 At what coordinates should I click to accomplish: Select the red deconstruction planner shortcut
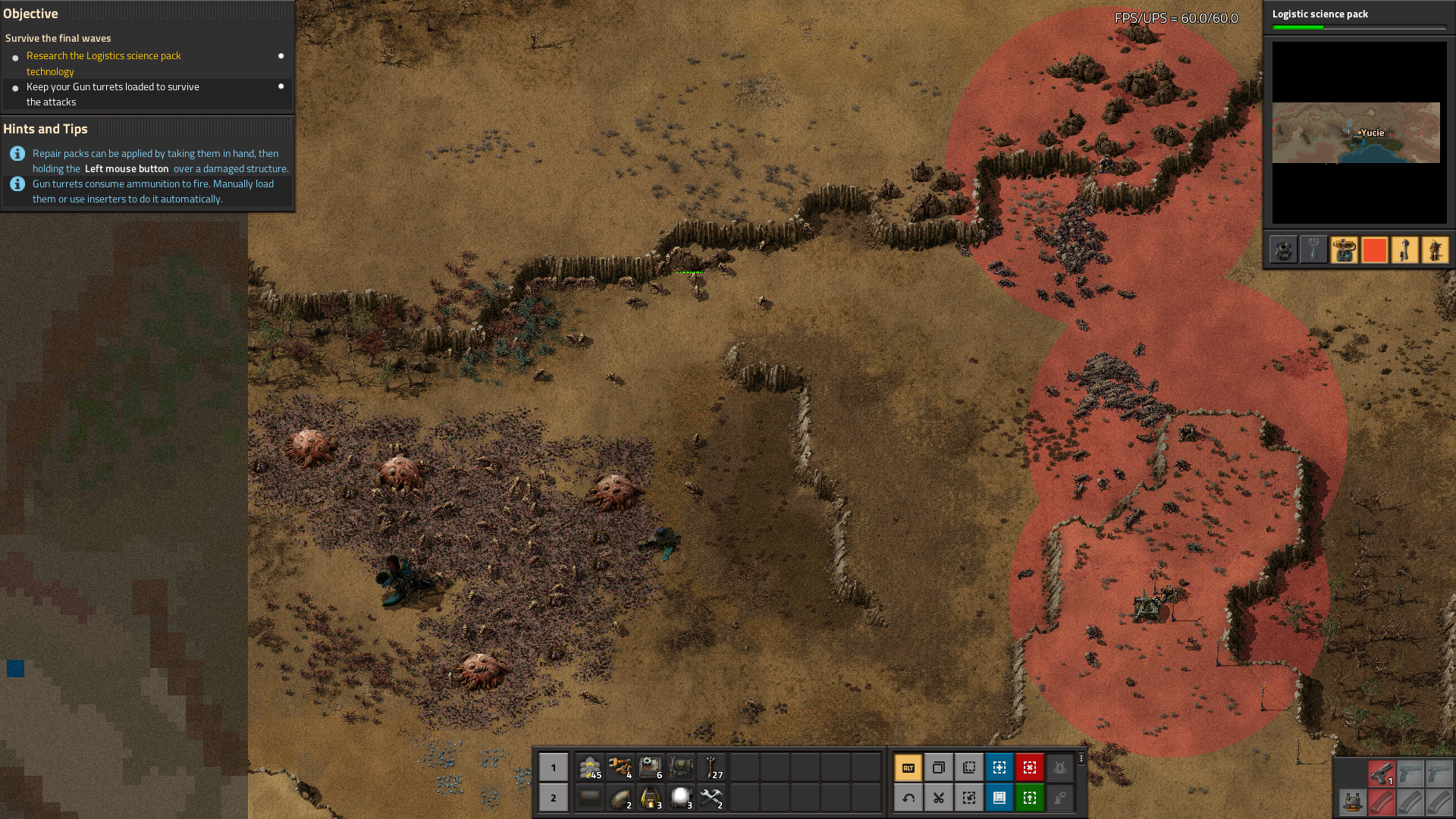tap(1029, 767)
